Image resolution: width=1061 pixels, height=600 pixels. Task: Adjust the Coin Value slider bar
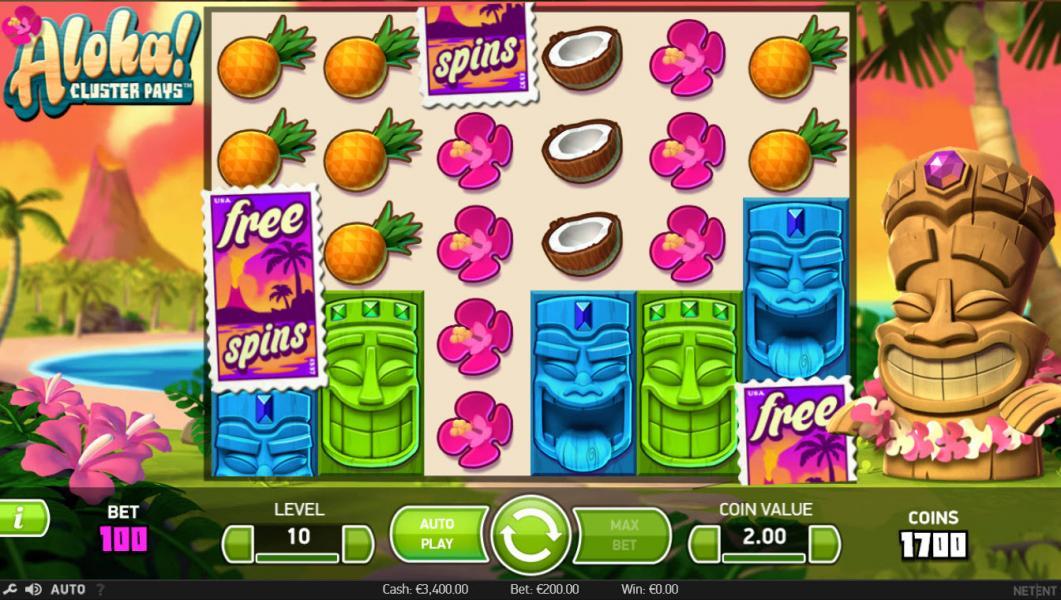pos(764,556)
